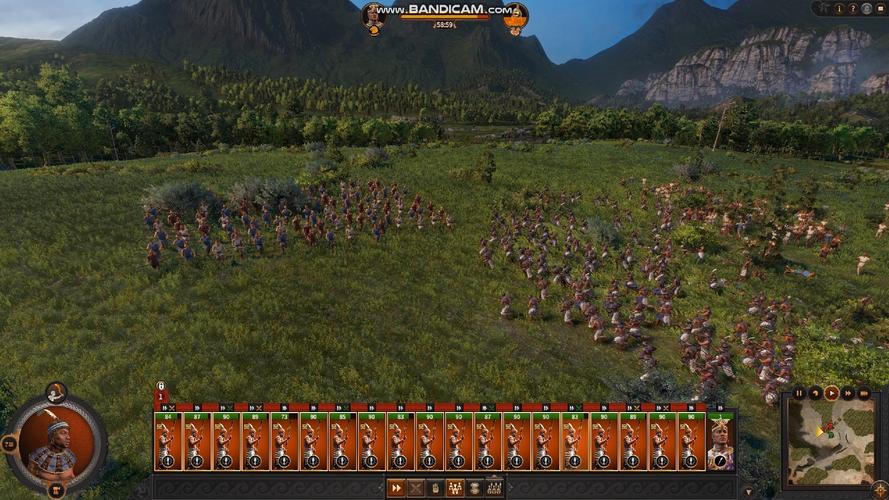Pause the battle
Image resolution: width=889 pixels, height=500 pixels.
[799, 393]
